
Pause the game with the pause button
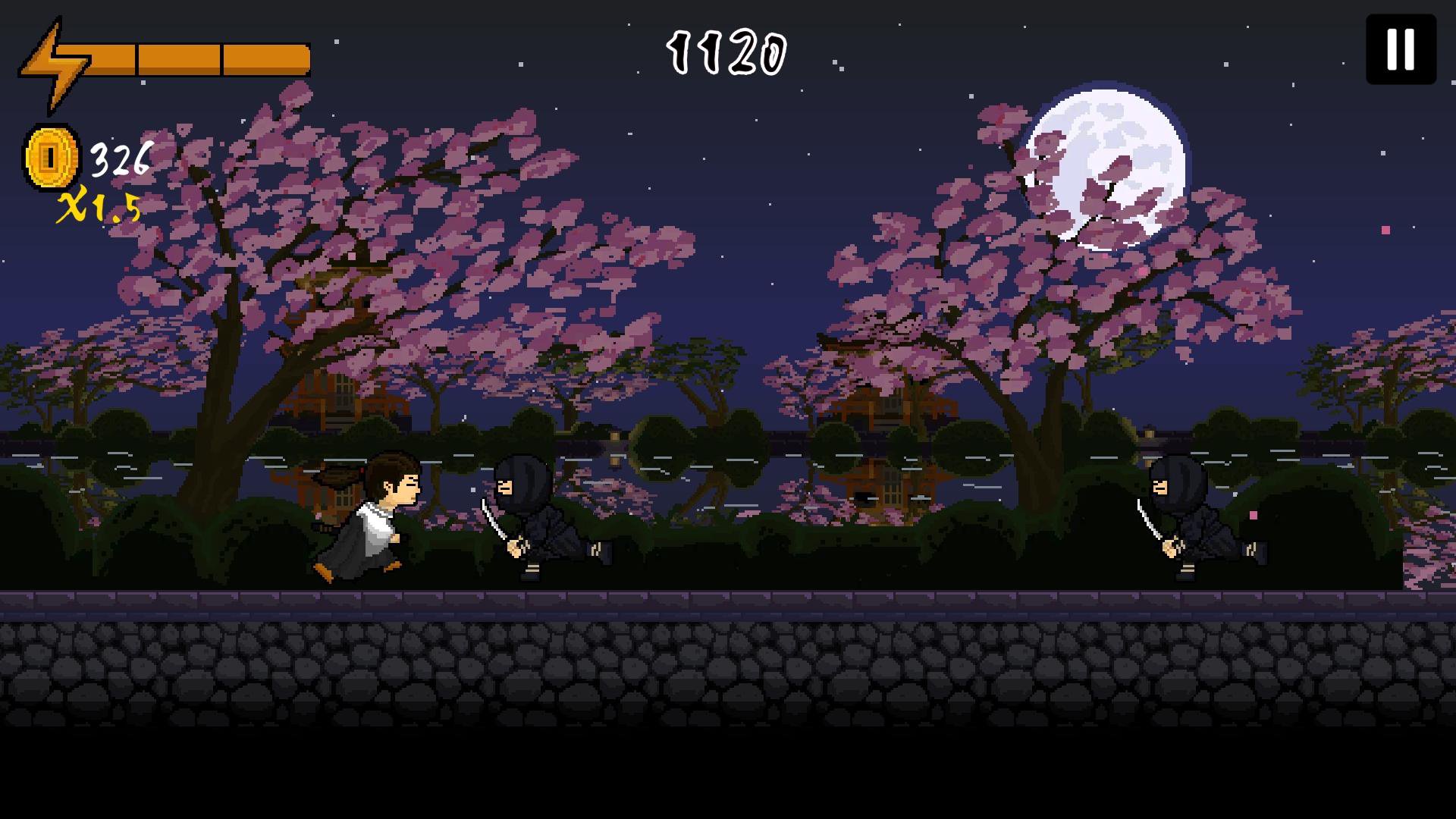click(1401, 49)
